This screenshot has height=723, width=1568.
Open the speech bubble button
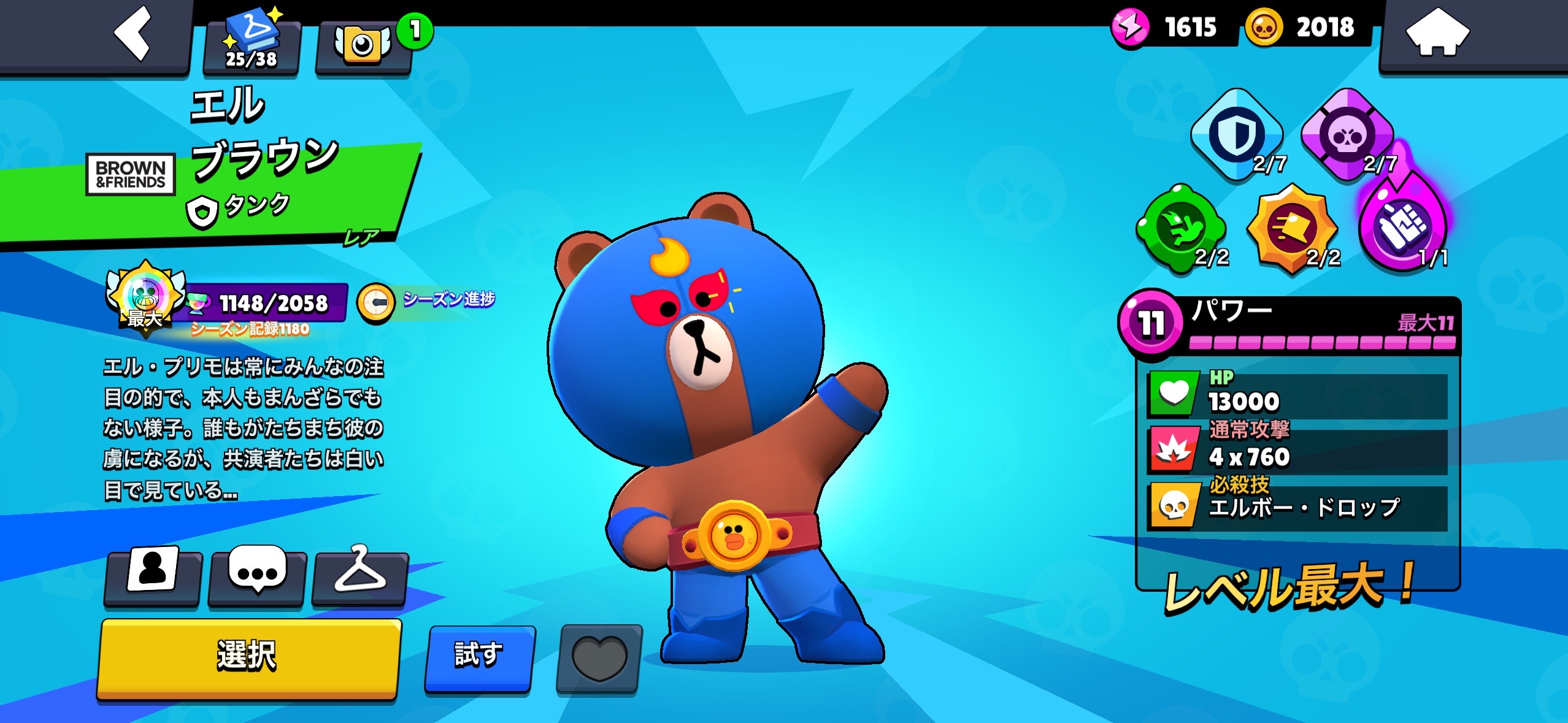coord(257,573)
